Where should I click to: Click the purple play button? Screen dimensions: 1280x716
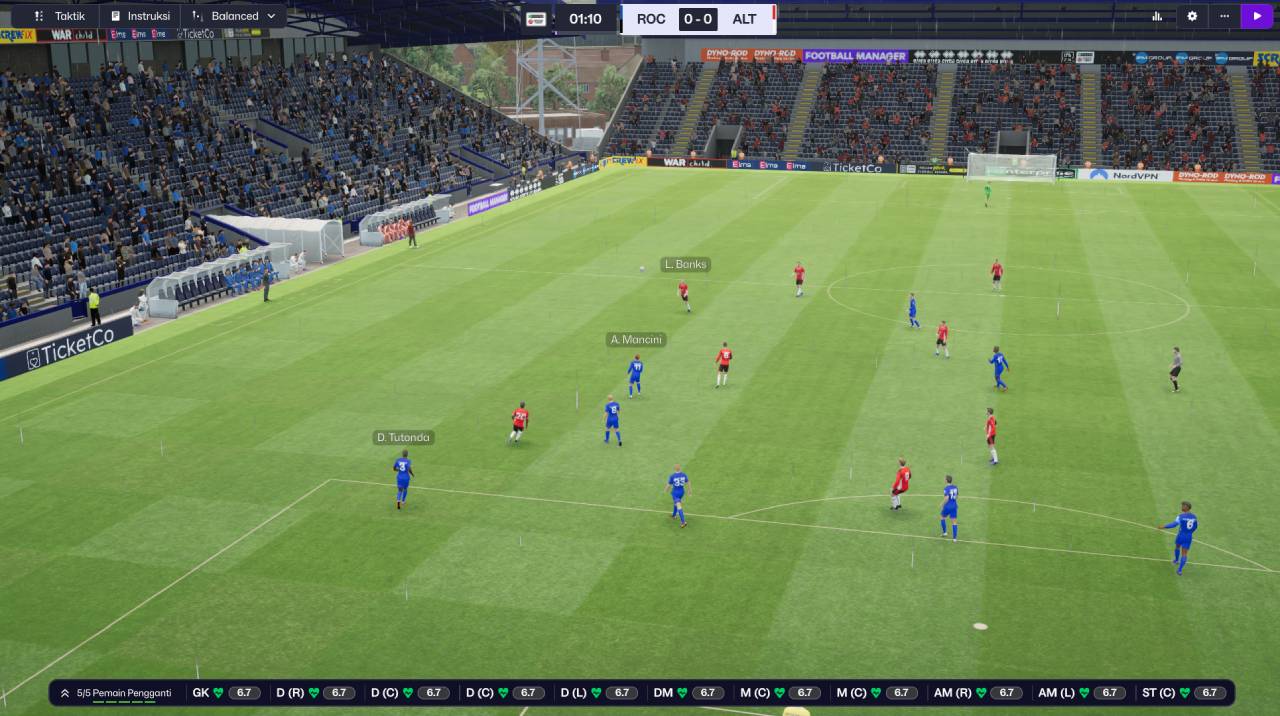pyautogui.click(x=1257, y=16)
